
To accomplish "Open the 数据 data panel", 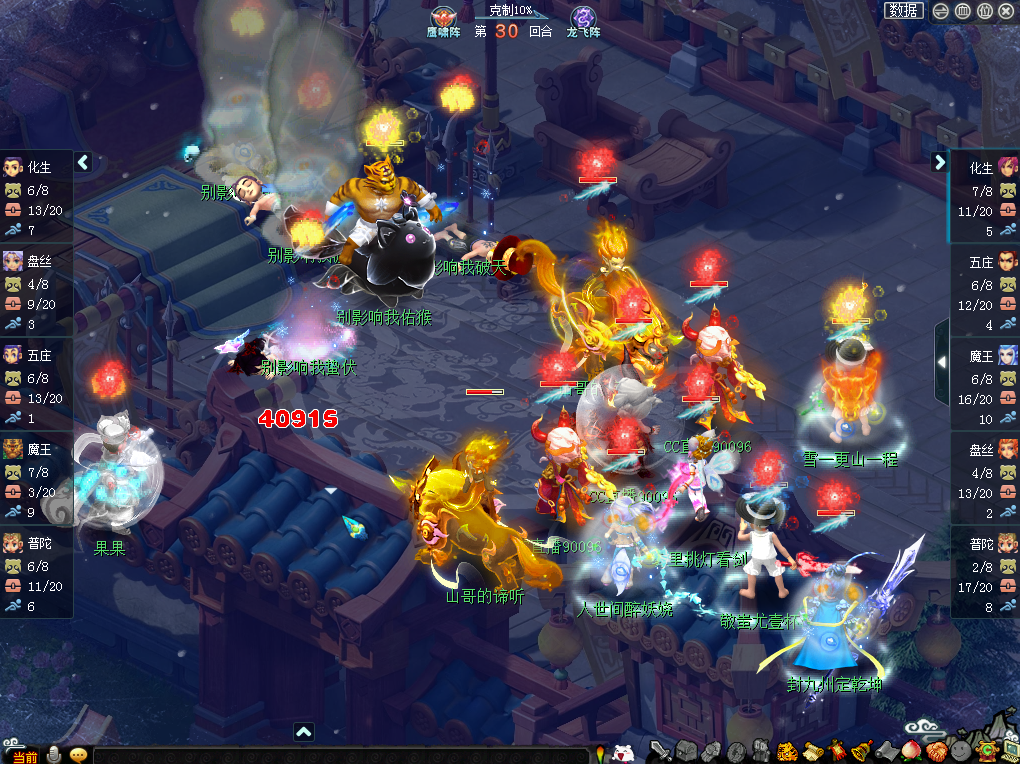I will click(x=903, y=11).
